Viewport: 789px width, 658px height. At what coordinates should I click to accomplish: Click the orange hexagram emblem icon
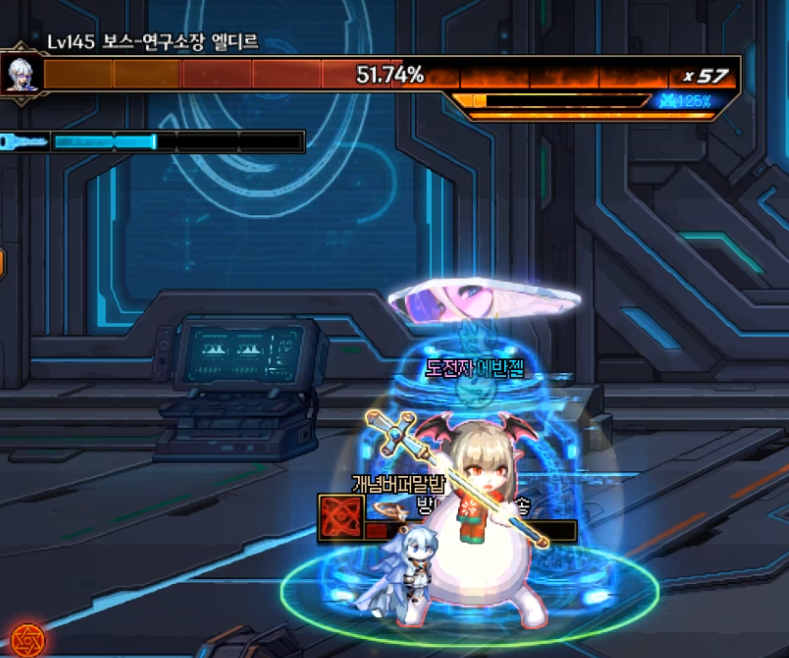[24, 638]
